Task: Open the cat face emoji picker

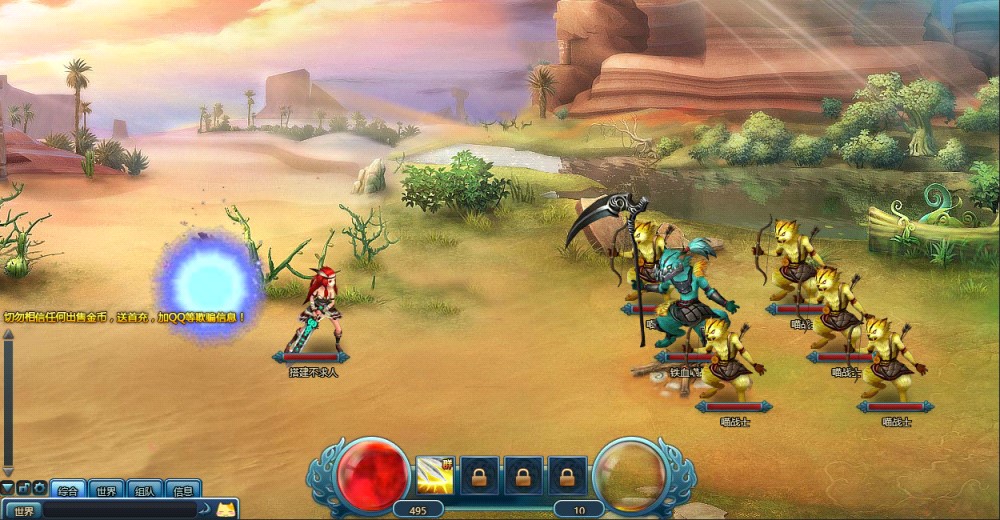Action: [x=226, y=509]
